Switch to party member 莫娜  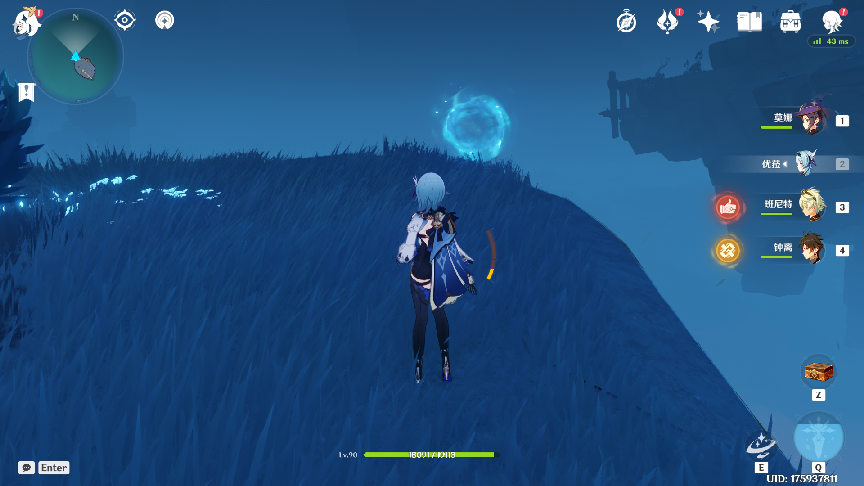pos(812,119)
